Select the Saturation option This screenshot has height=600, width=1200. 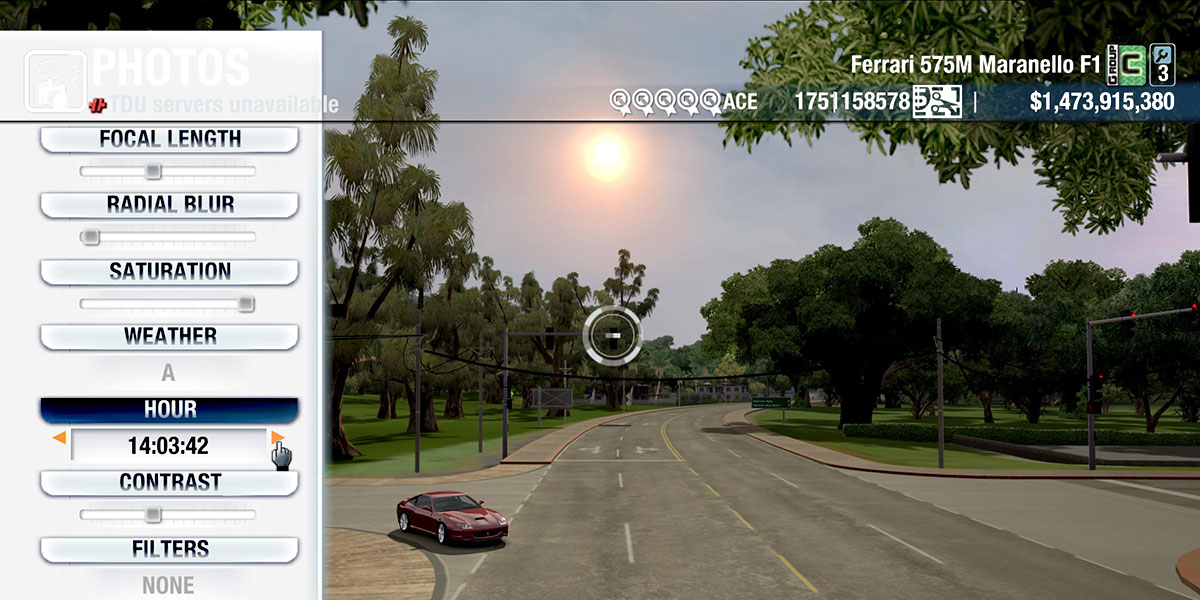click(x=169, y=271)
